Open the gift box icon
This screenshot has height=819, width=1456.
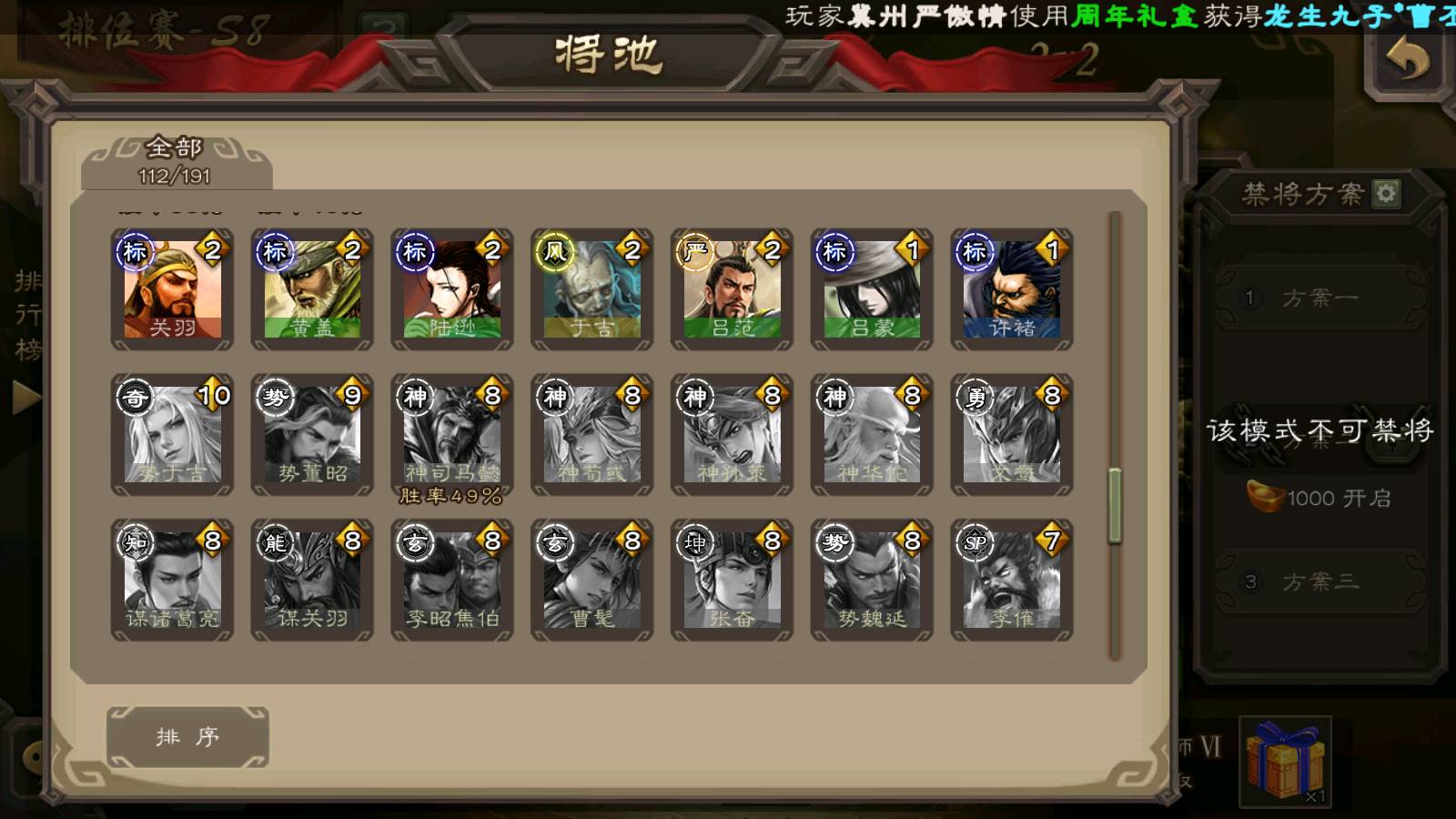click(1285, 762)
